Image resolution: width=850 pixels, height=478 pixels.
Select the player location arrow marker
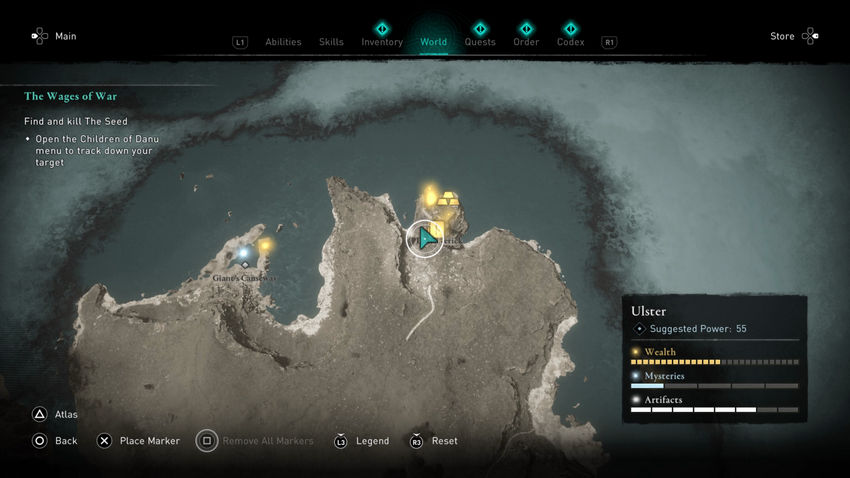[x=426, y=238]
